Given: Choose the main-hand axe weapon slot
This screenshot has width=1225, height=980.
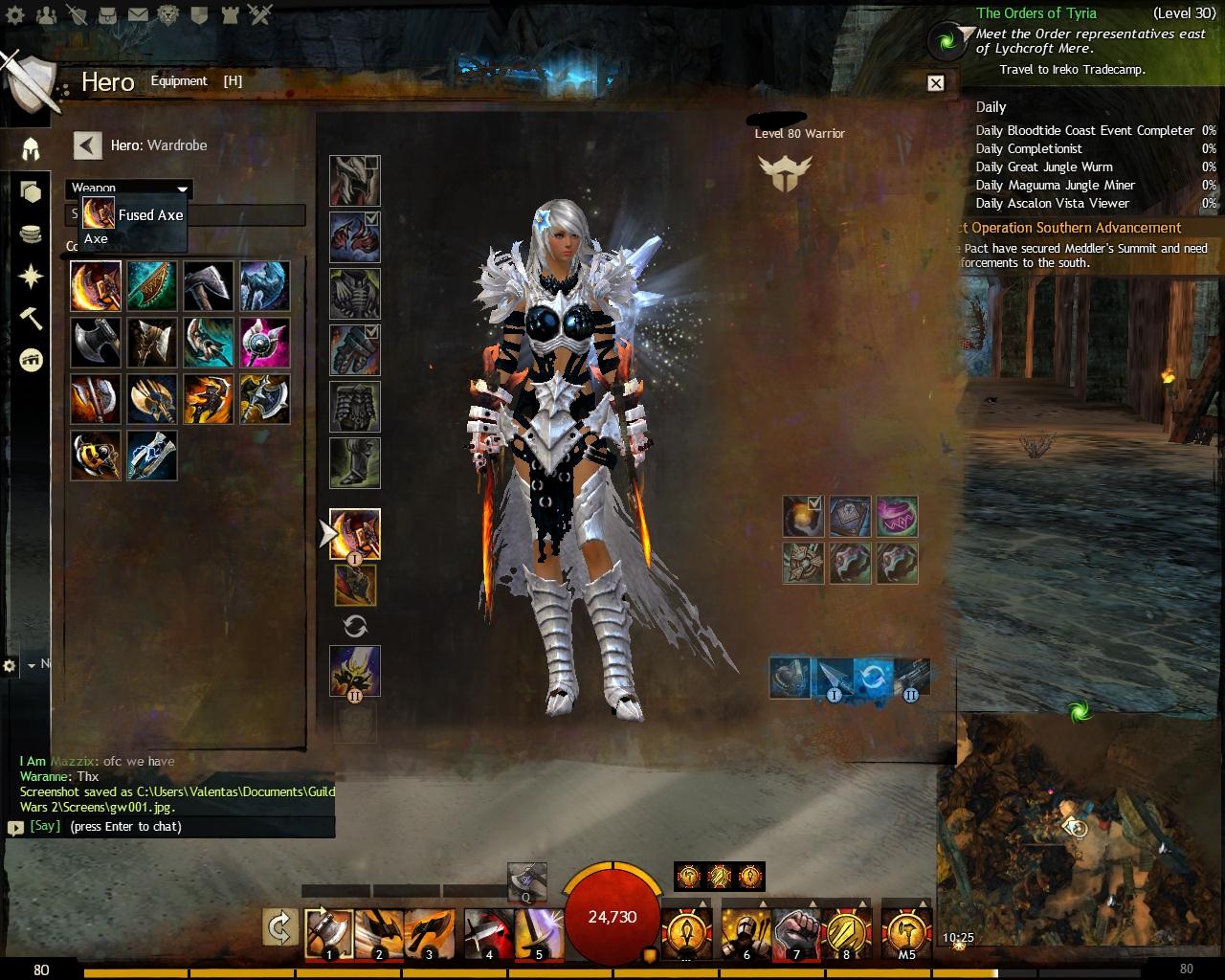Looking at the screenshot, I should coord(355,533).
